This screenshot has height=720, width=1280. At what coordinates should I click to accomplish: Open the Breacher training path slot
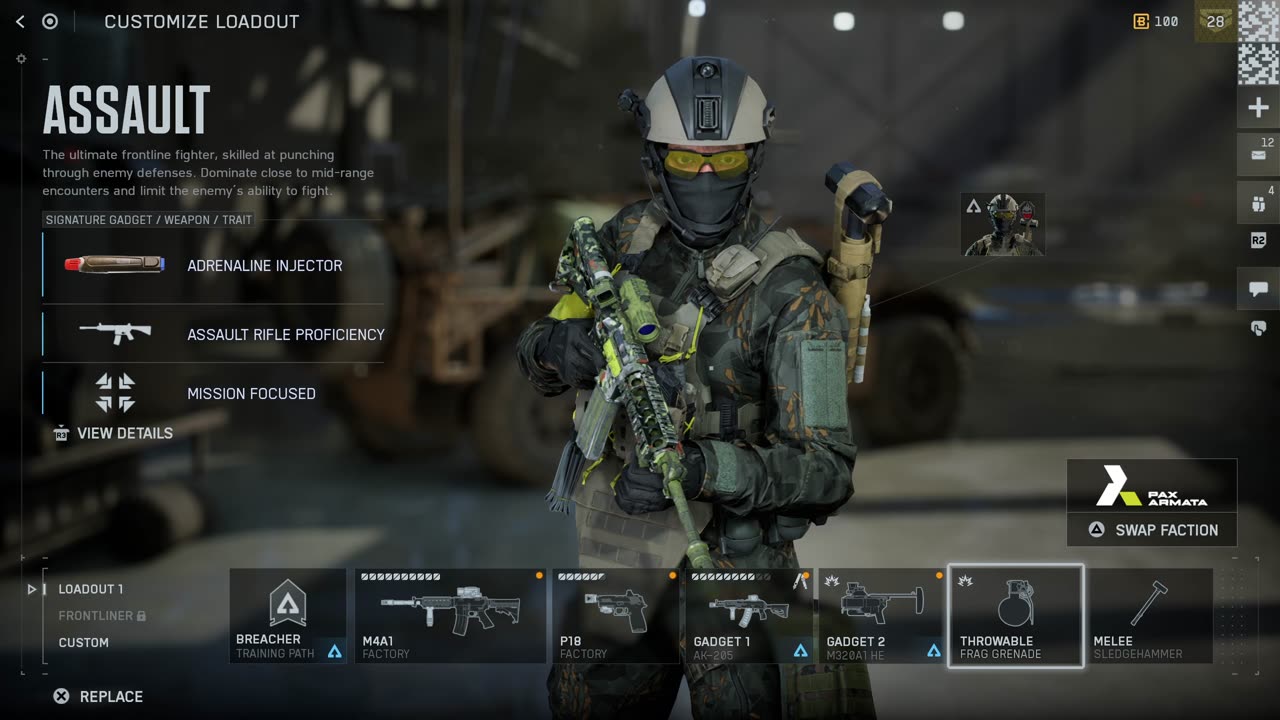288,616
